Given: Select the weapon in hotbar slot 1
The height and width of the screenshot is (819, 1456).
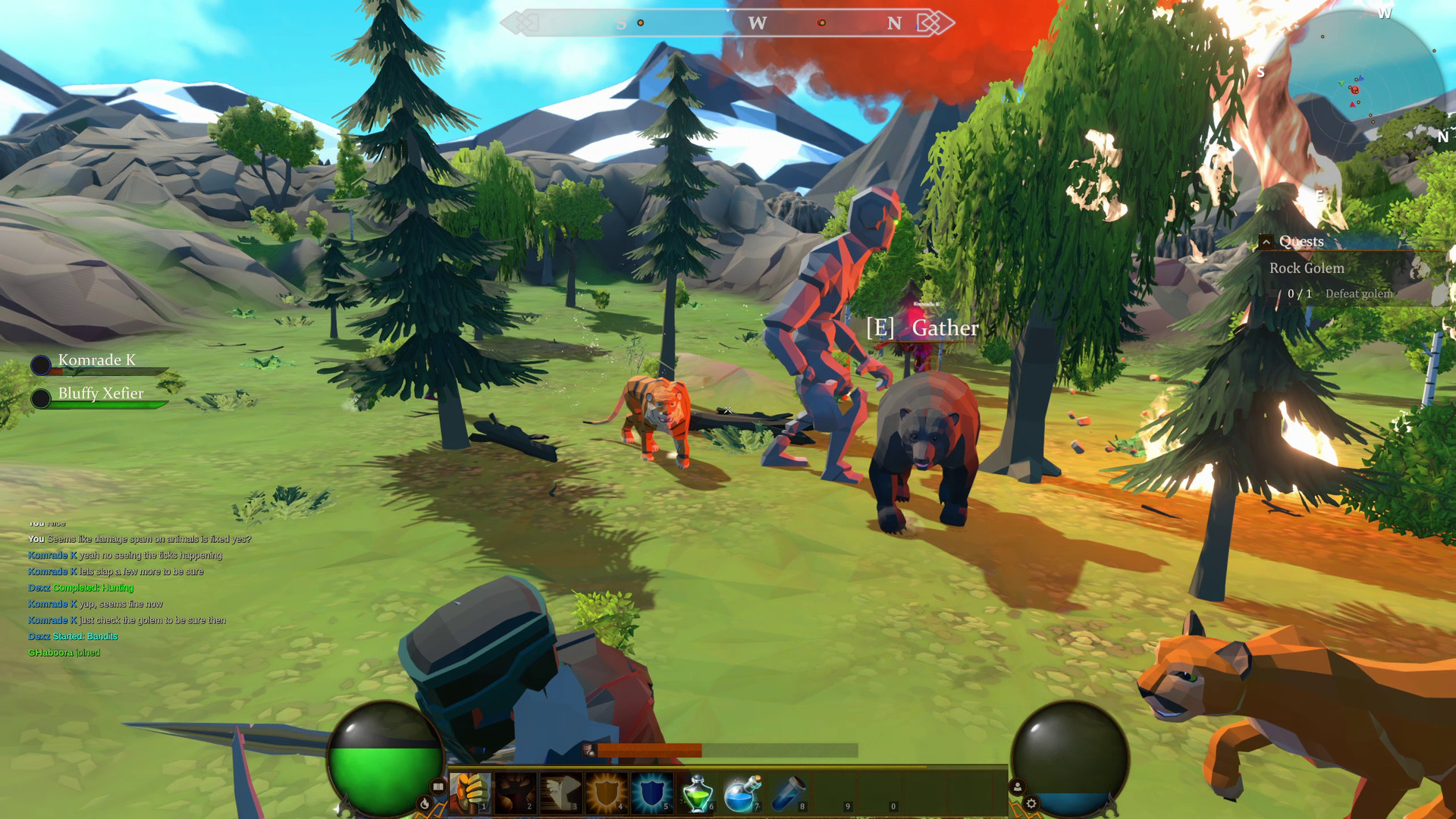Looking at the screenshot, I should coord(471,792).
